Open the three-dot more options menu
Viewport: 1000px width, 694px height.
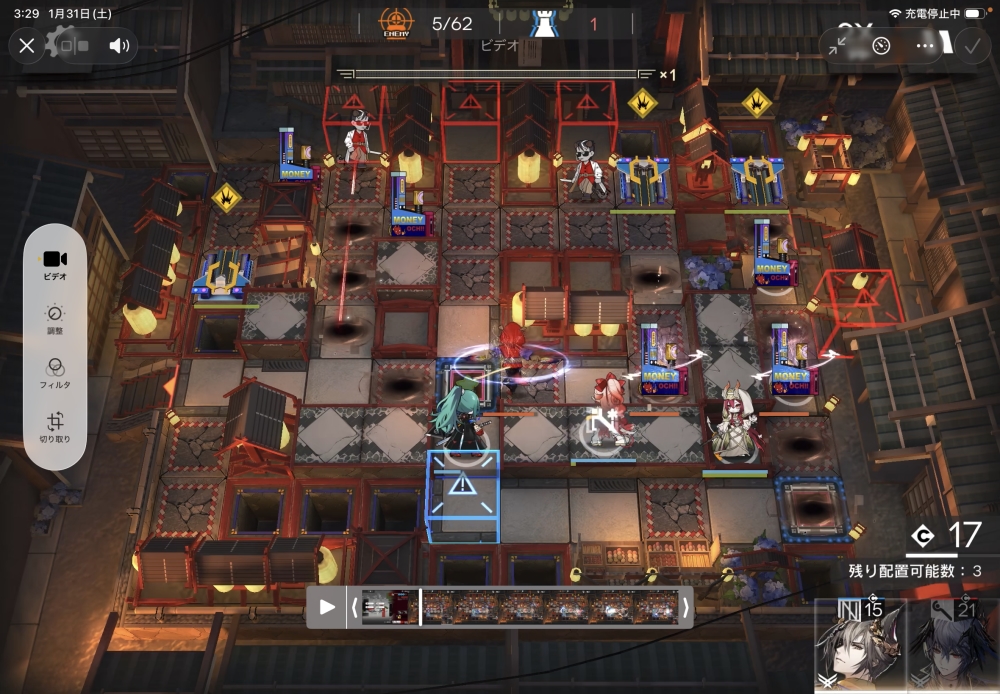(x=925, y=45)
